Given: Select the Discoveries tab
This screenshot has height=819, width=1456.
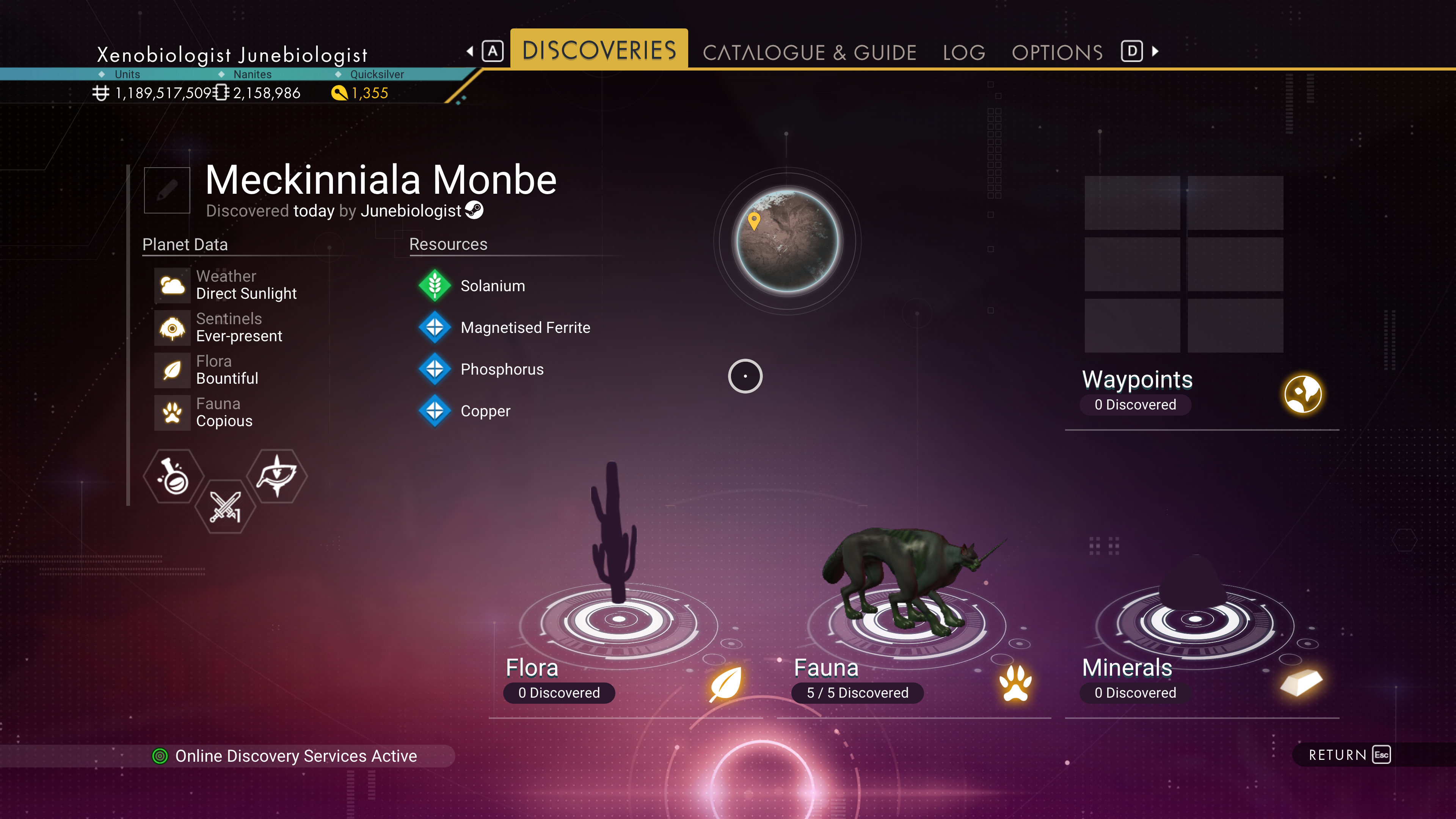Looking at the screenshot, I should 599,50.
